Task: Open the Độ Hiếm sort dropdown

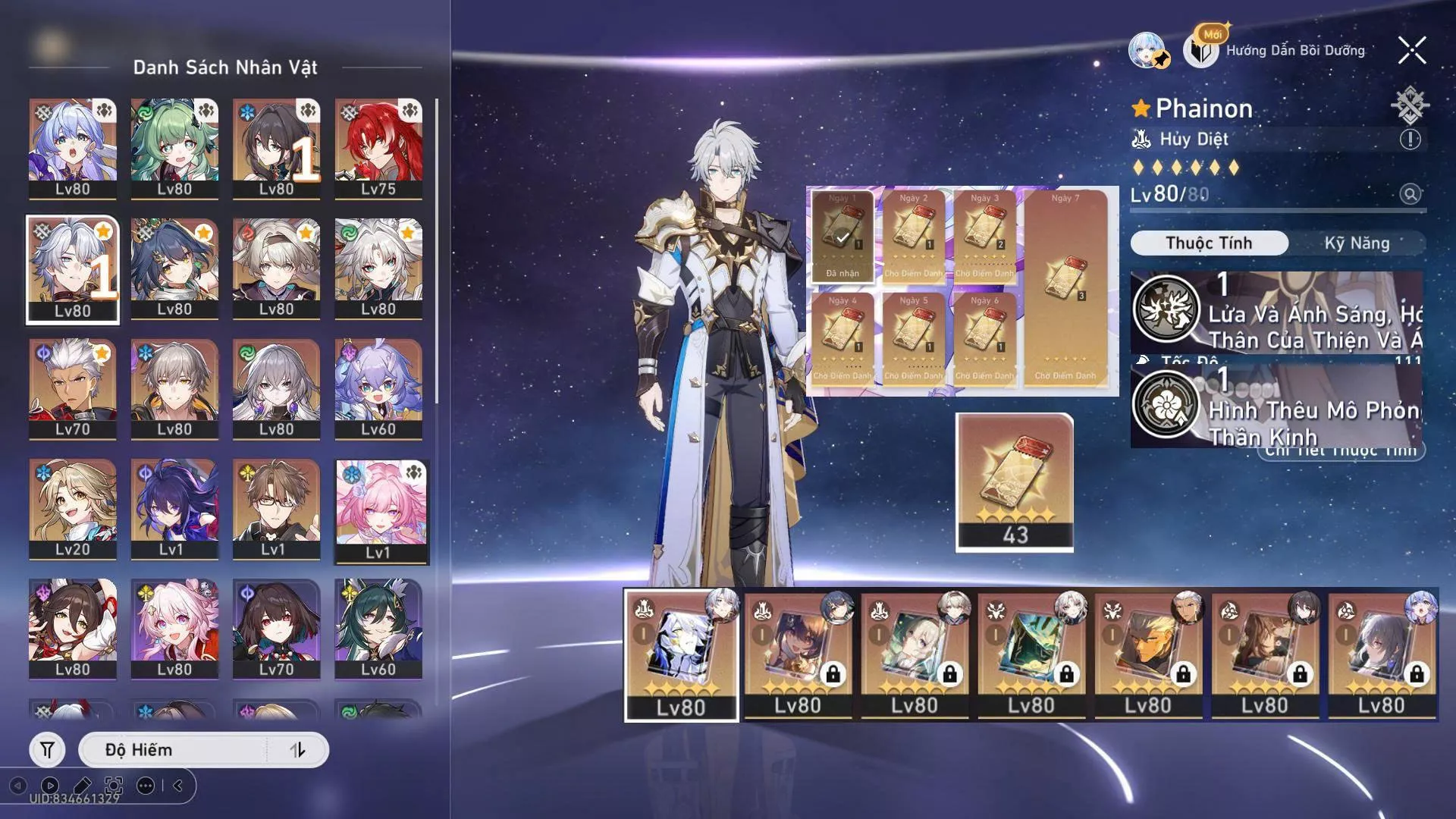Action: (x=174, y=750)
